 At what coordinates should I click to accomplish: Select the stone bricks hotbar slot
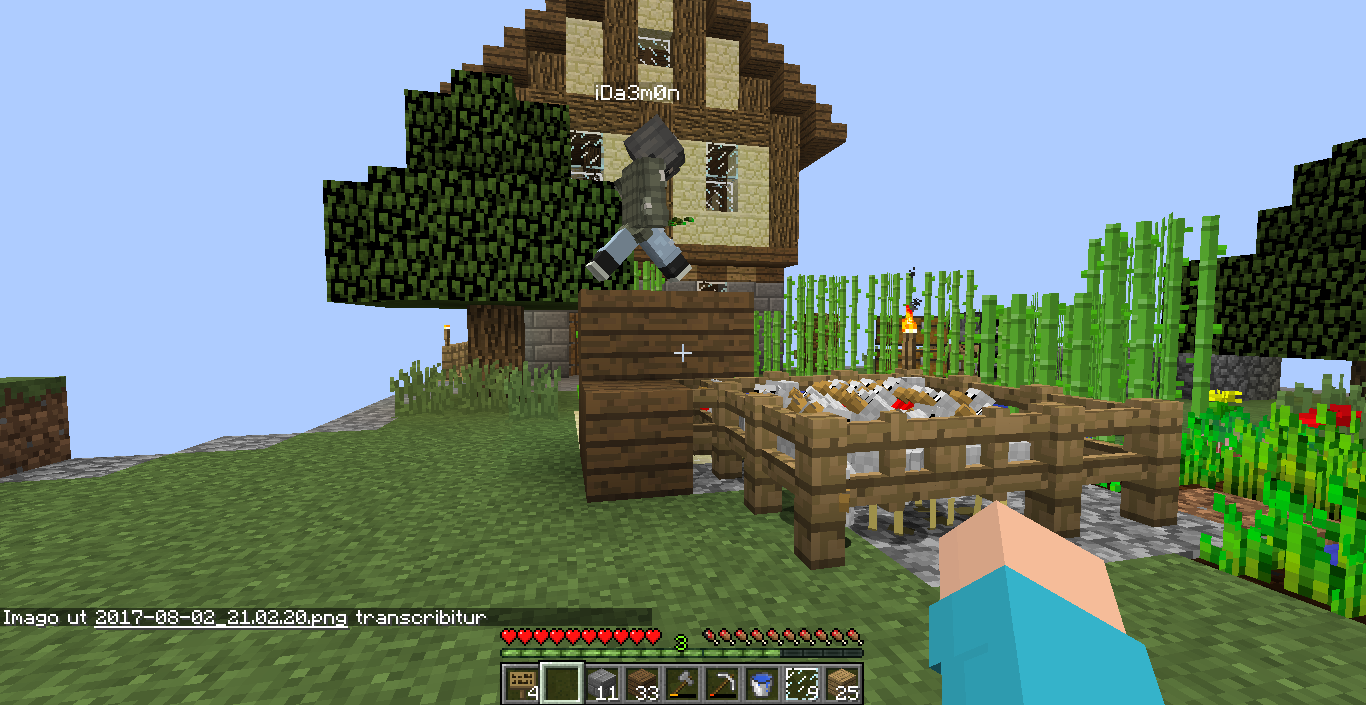point(601,684)
